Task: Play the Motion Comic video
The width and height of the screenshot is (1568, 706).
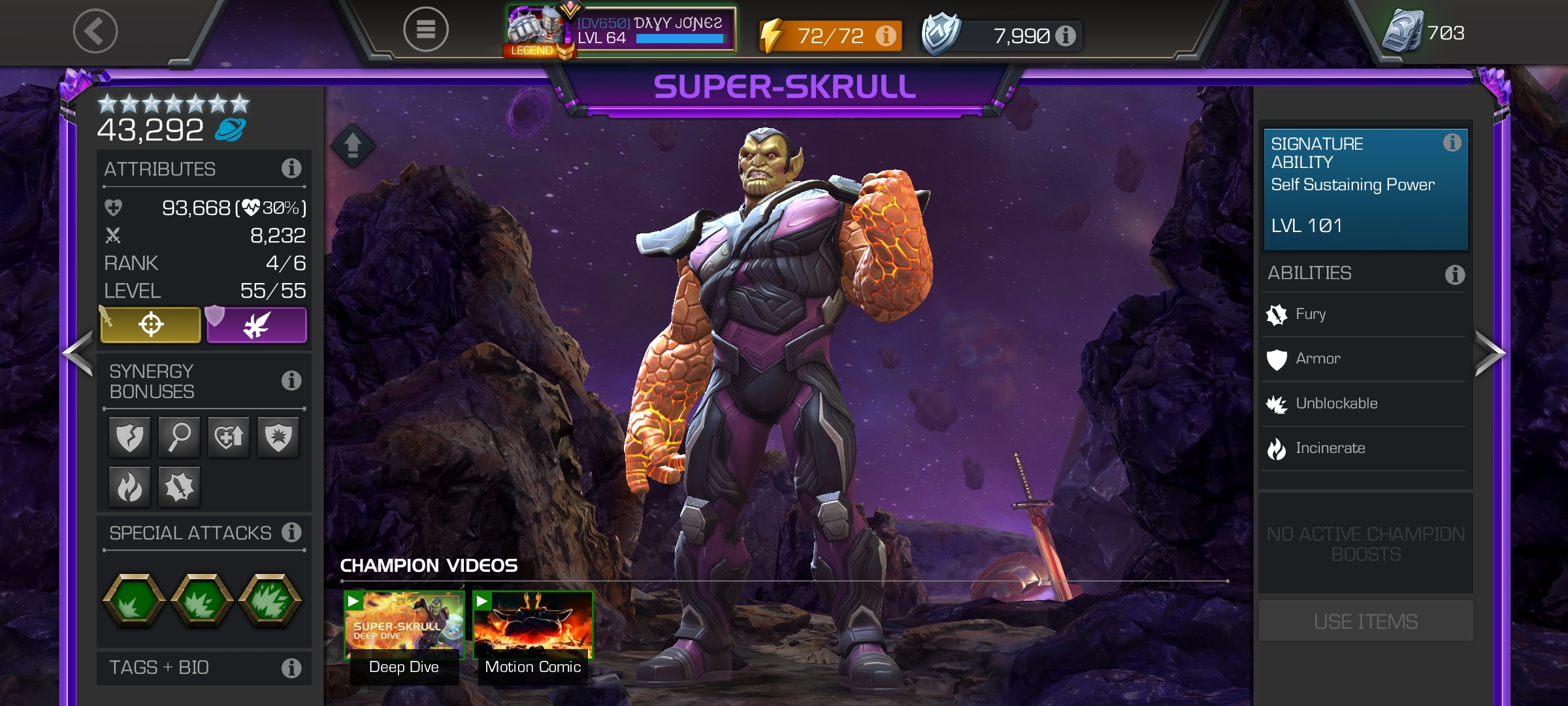Action: 532,626
